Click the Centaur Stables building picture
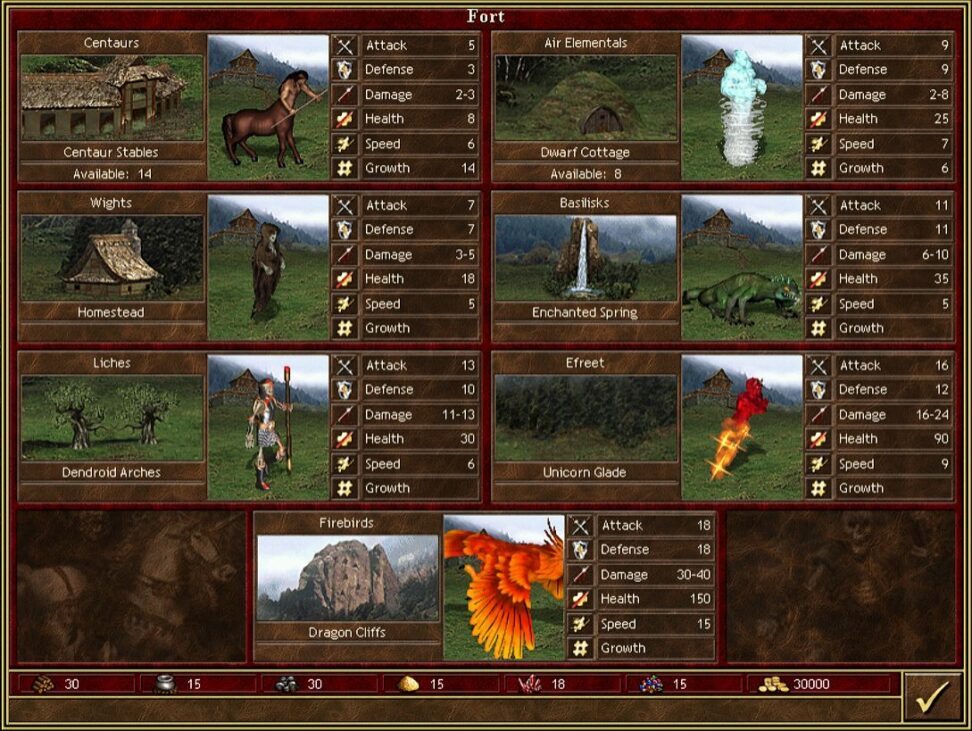Viewport: 972px width, 731px height. point(111,98)
